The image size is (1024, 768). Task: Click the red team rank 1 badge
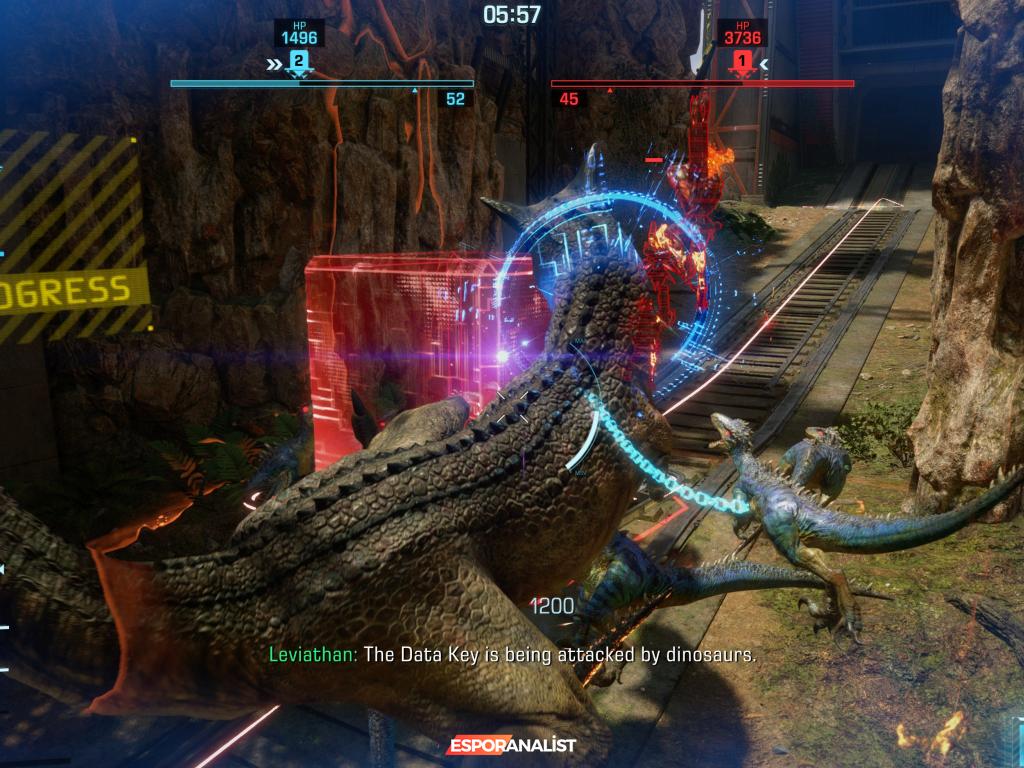[x=741, y=63]
